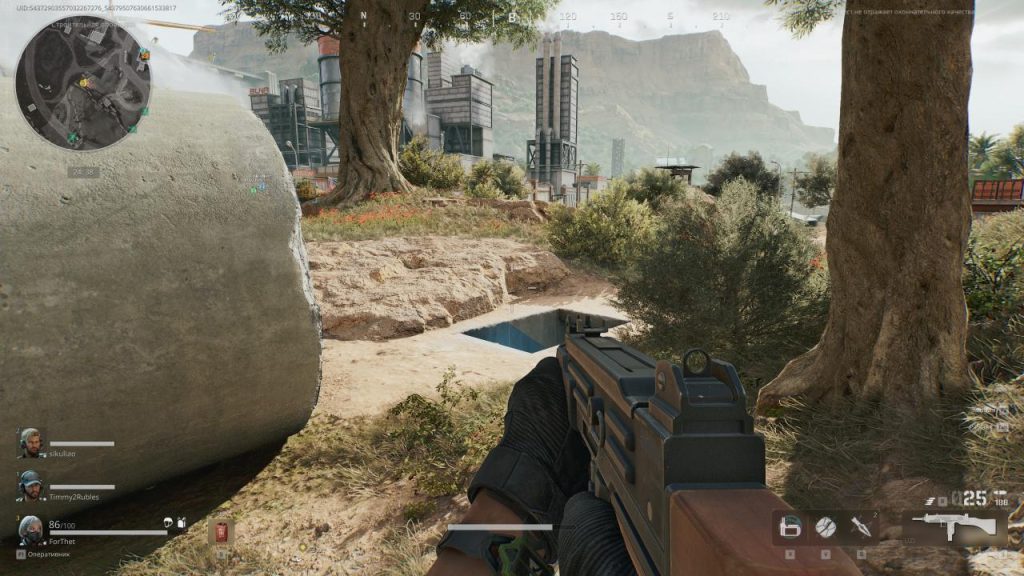Activate the round cracked-orb ability icon

(x=825, y=527)
